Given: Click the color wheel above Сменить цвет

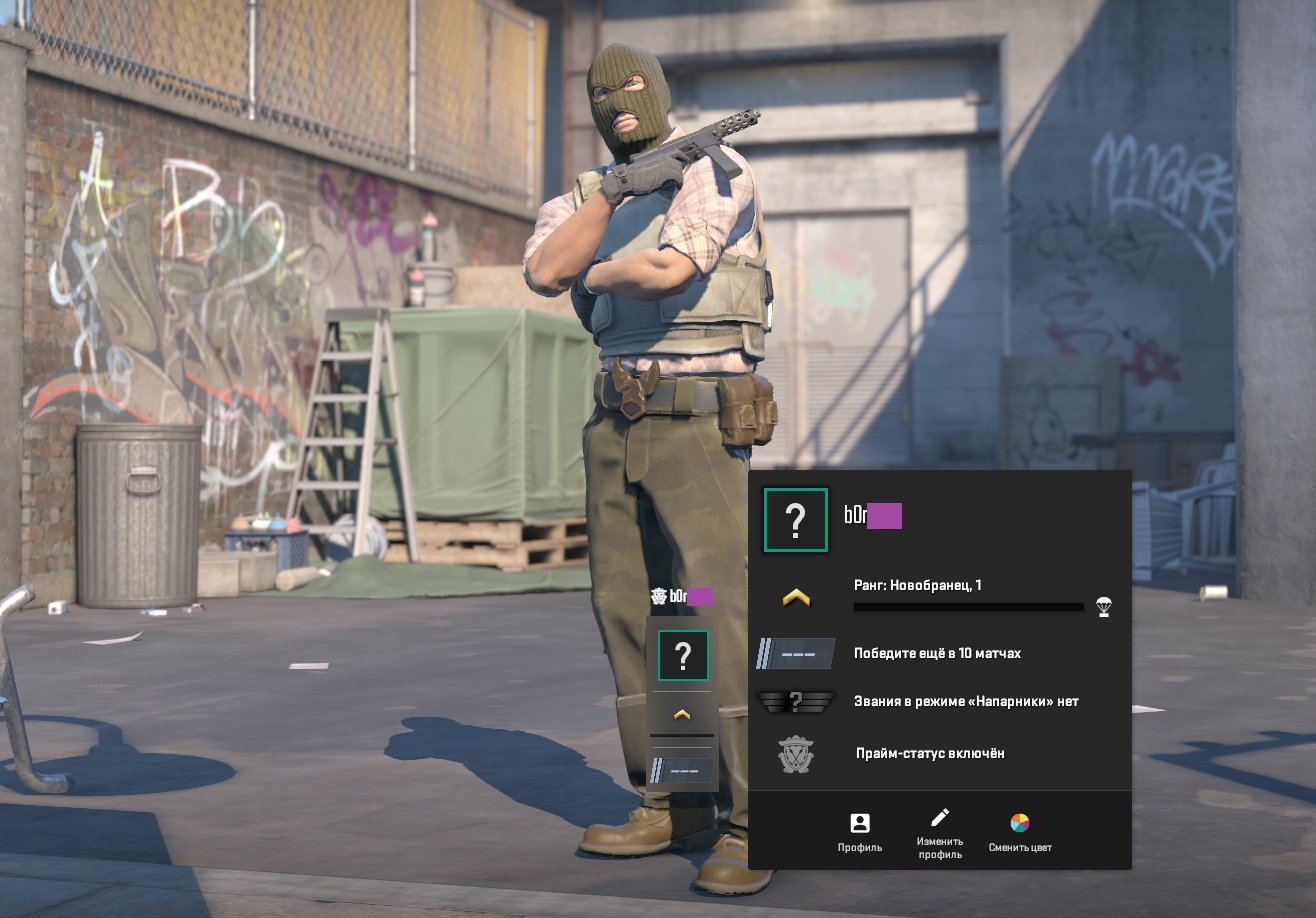Looking at the screenshot, I should 1019,824.
